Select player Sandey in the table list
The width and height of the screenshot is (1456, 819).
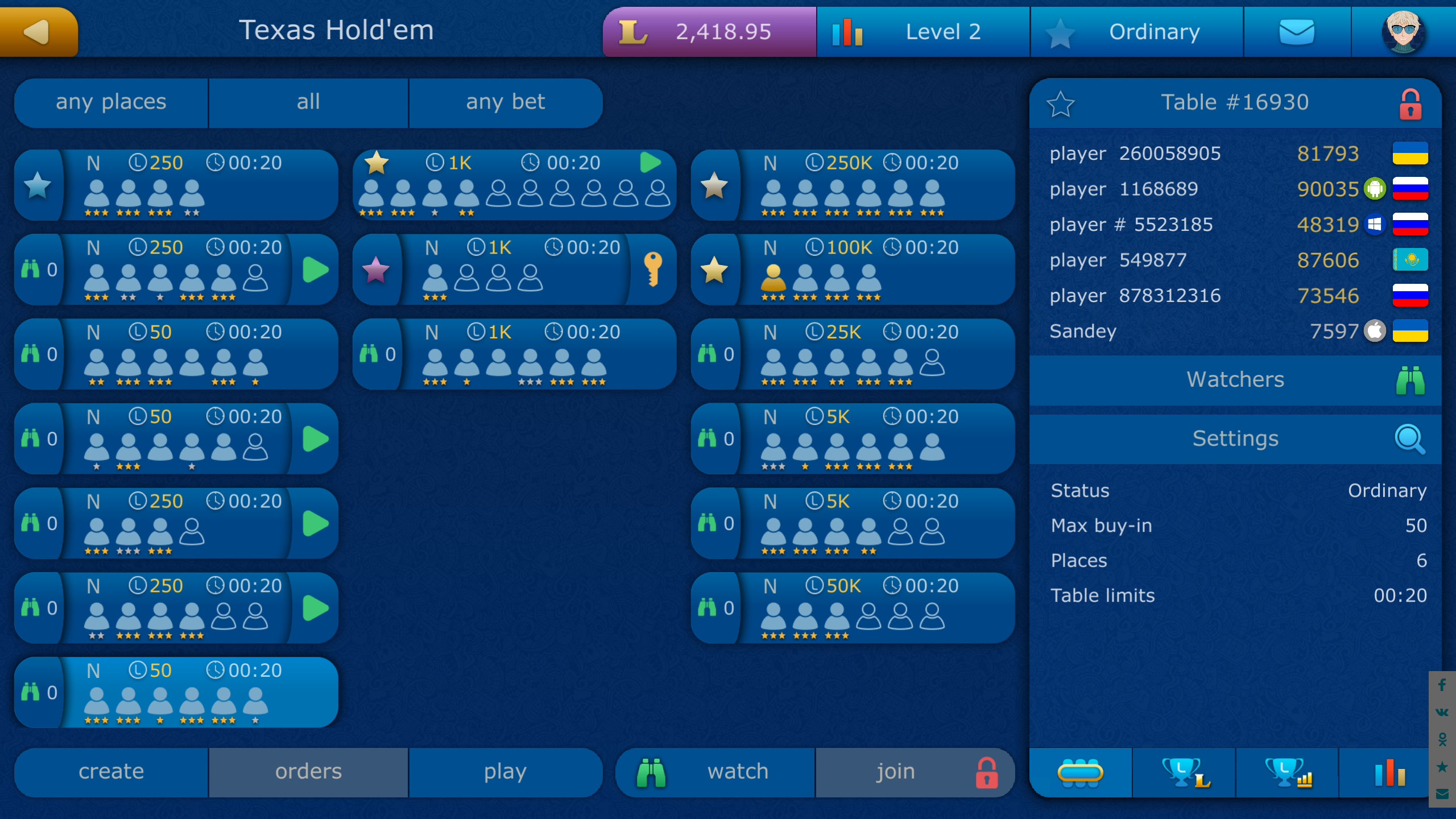pos(1194,331)
